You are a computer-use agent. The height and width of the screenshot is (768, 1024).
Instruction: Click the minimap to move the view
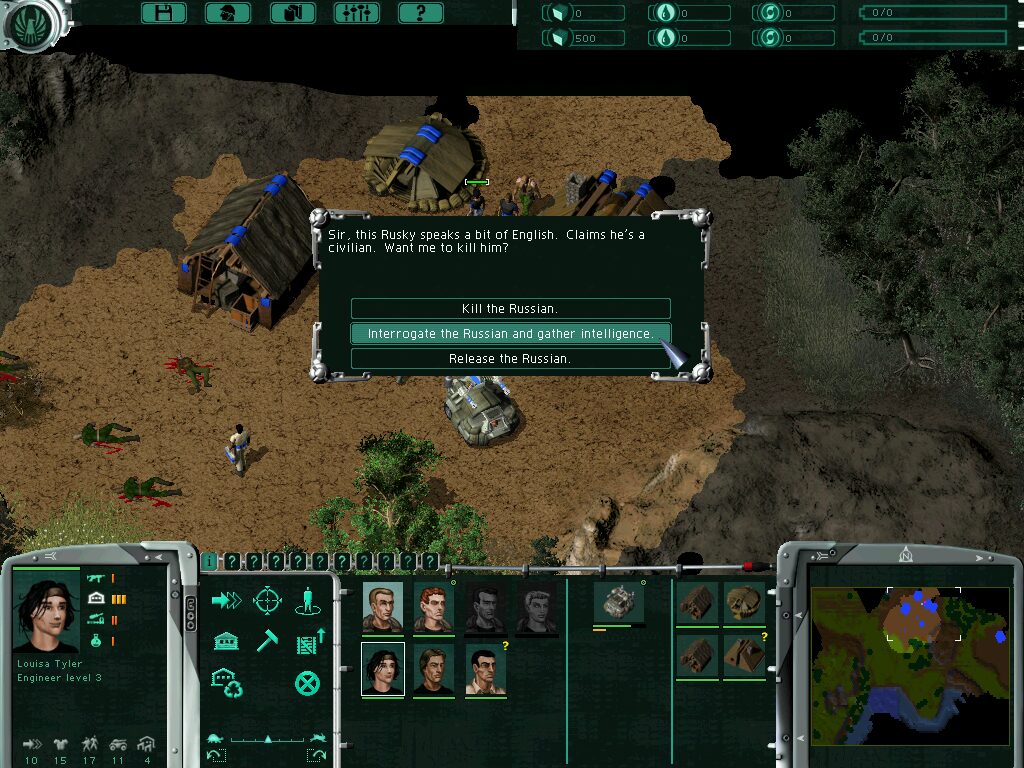(x=909, y=665)
